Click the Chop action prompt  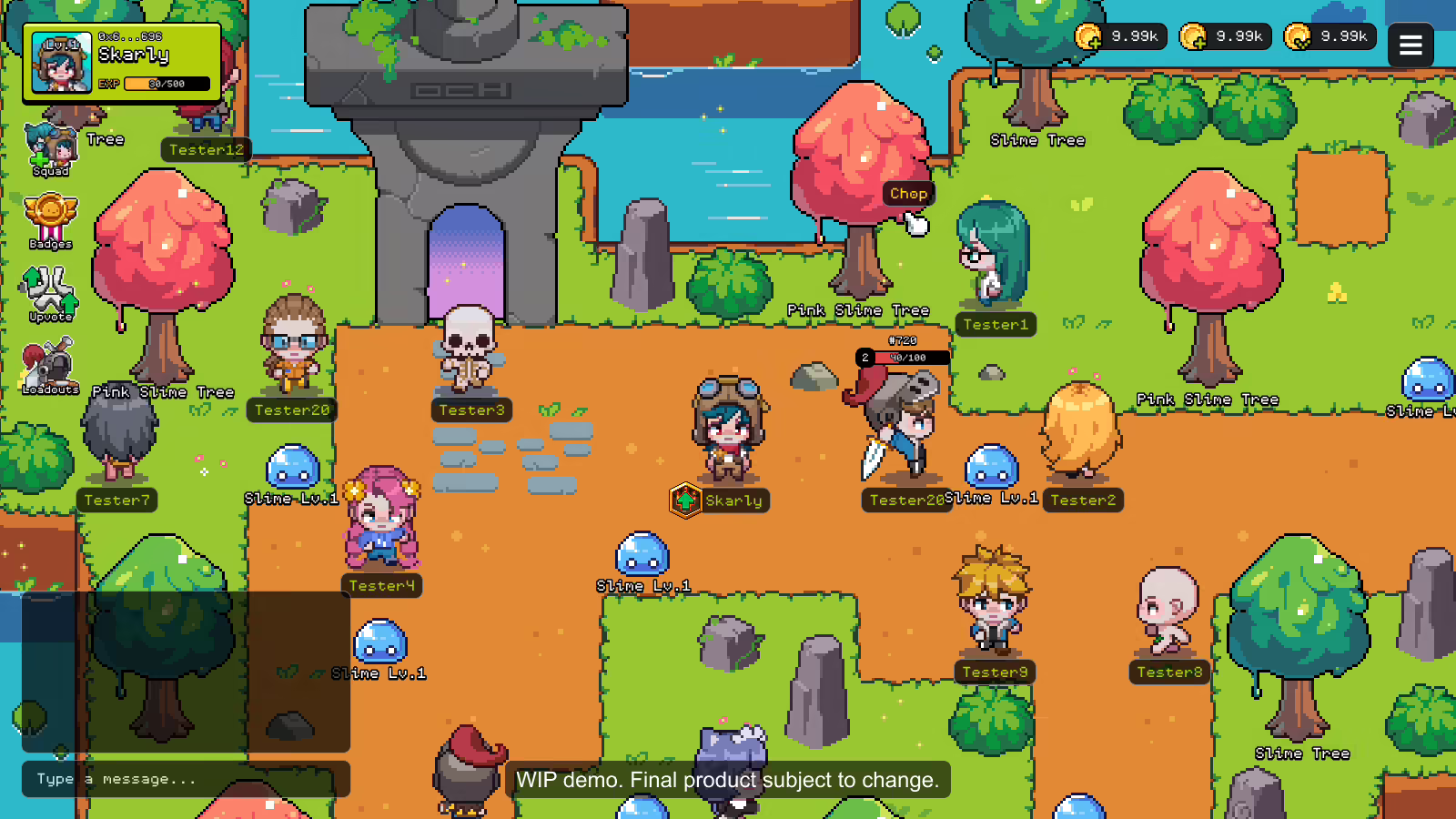[x=907, y=193]
